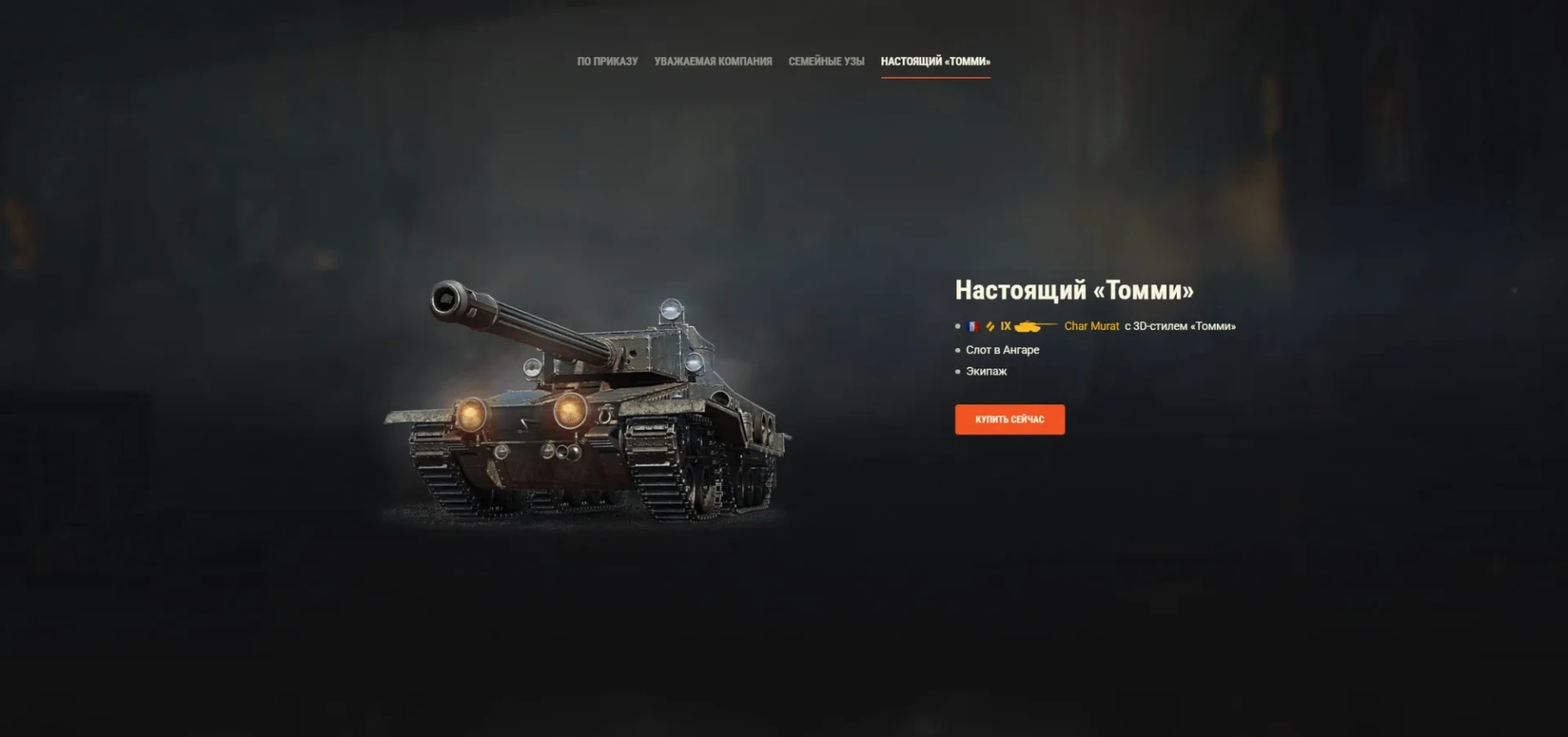Choose the «Настоящий «Томми»» tab
Screen dimensions: 1568x737
(x=935, y=61)
